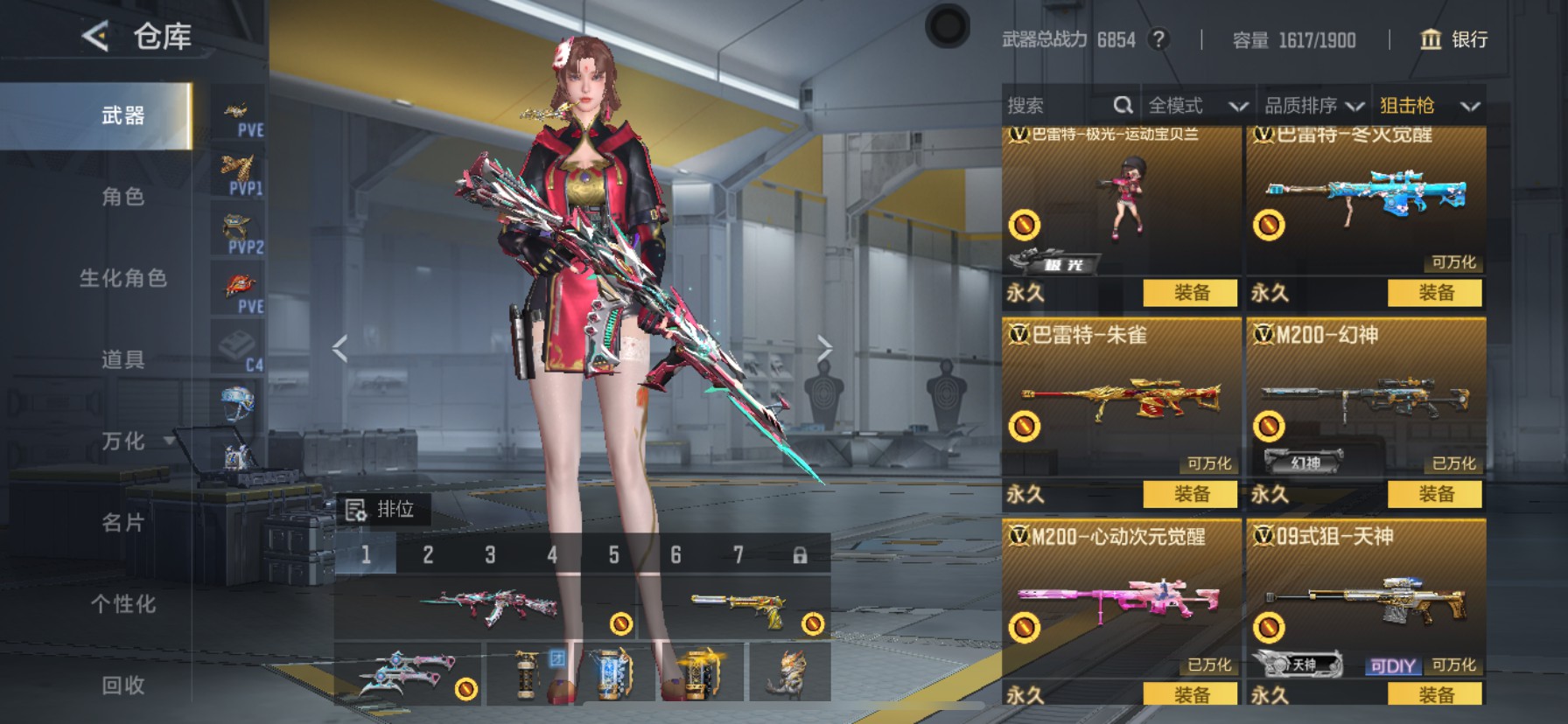Go back from the 仓库 warehouse screen
This screenshot has width=1568, height=724.
tap(95, 37)
